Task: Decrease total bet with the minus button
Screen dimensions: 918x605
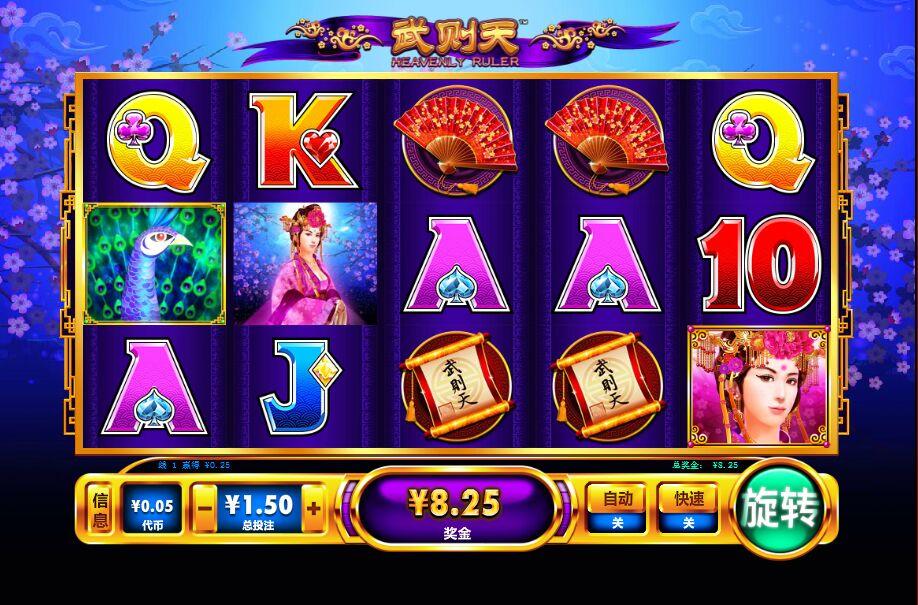Action: click(x=204, y=509)
